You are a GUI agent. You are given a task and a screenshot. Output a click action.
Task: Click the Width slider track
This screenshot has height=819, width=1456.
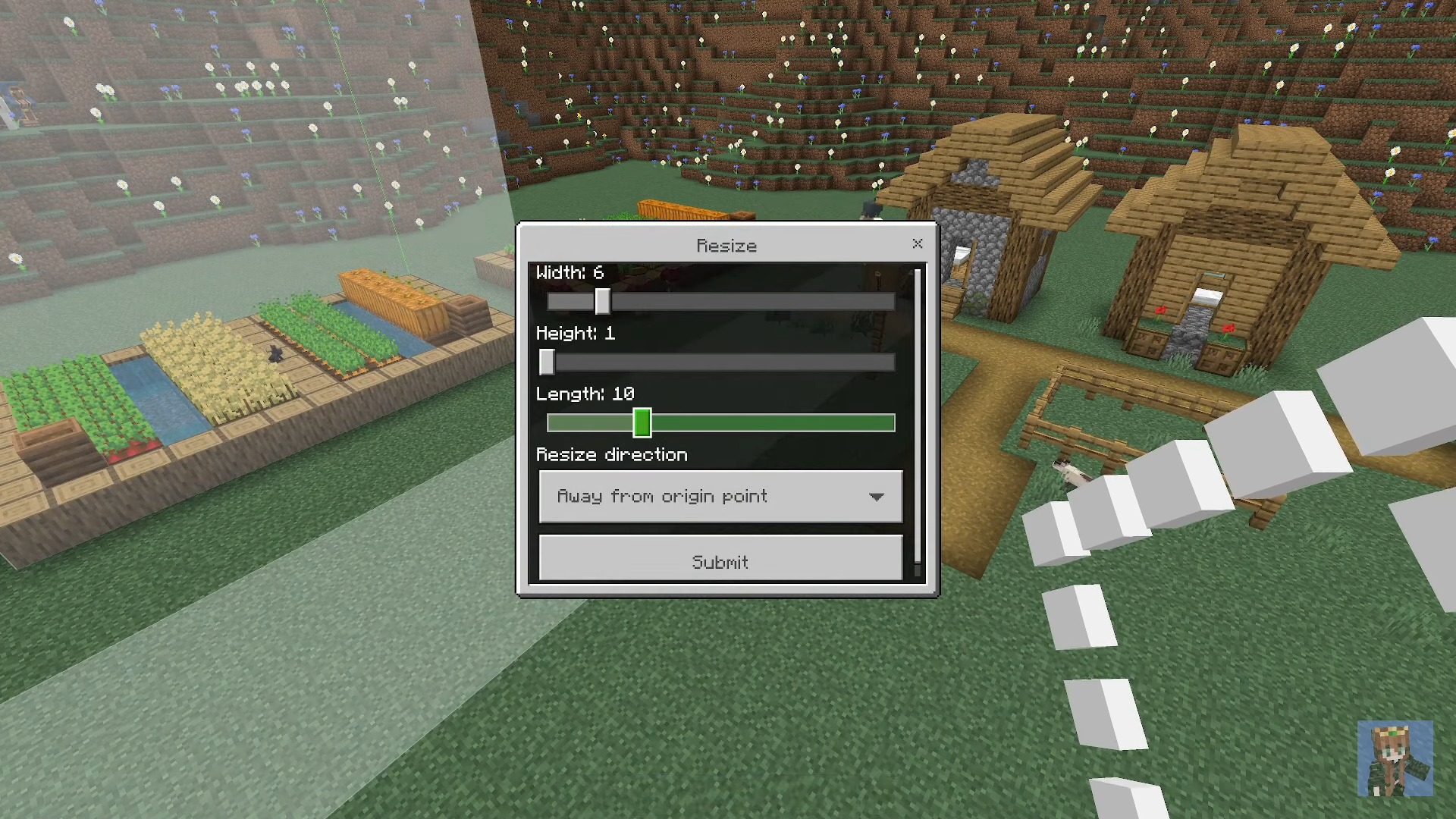[x=758, y=302]
